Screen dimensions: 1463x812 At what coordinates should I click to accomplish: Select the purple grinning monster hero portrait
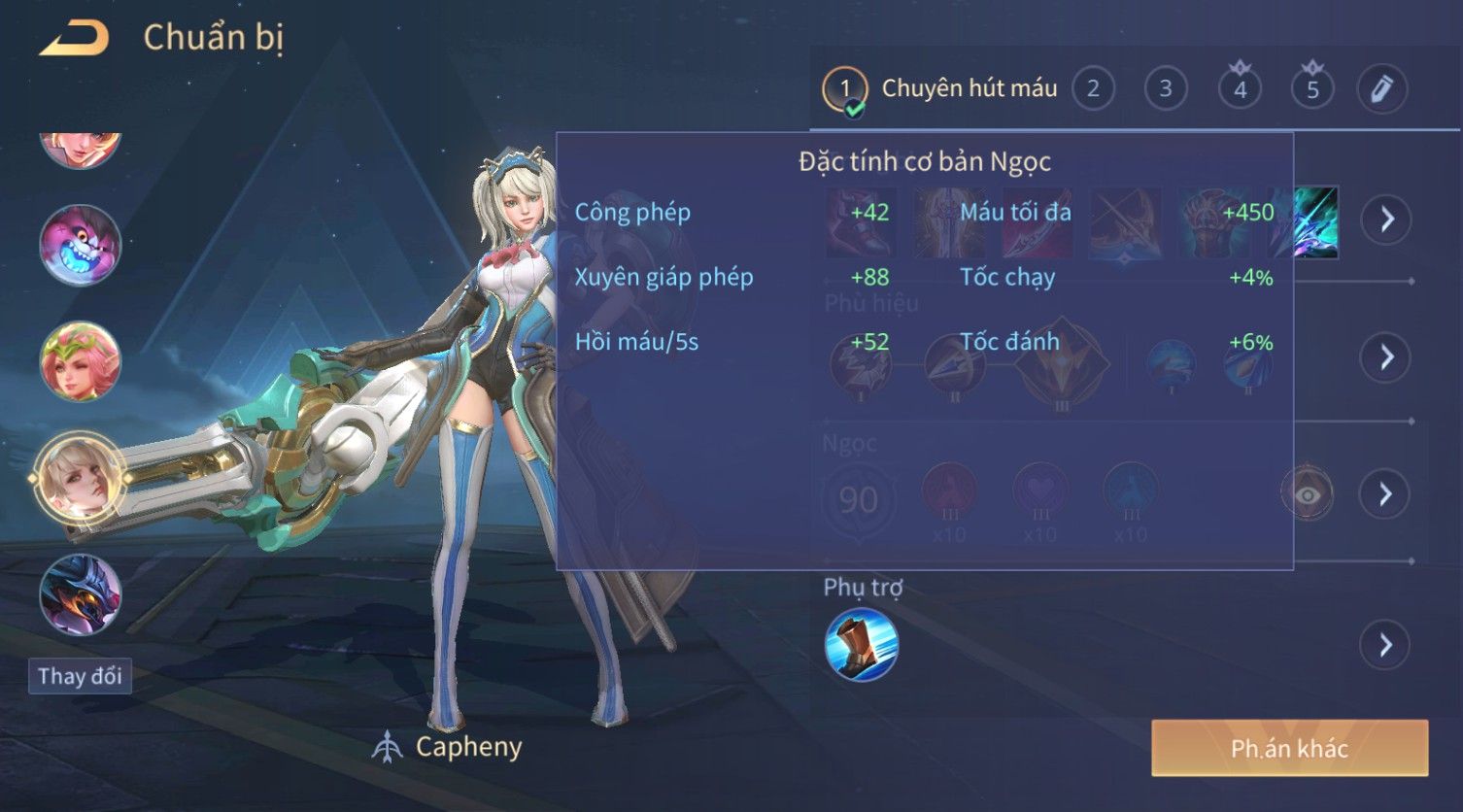(81, 245)
